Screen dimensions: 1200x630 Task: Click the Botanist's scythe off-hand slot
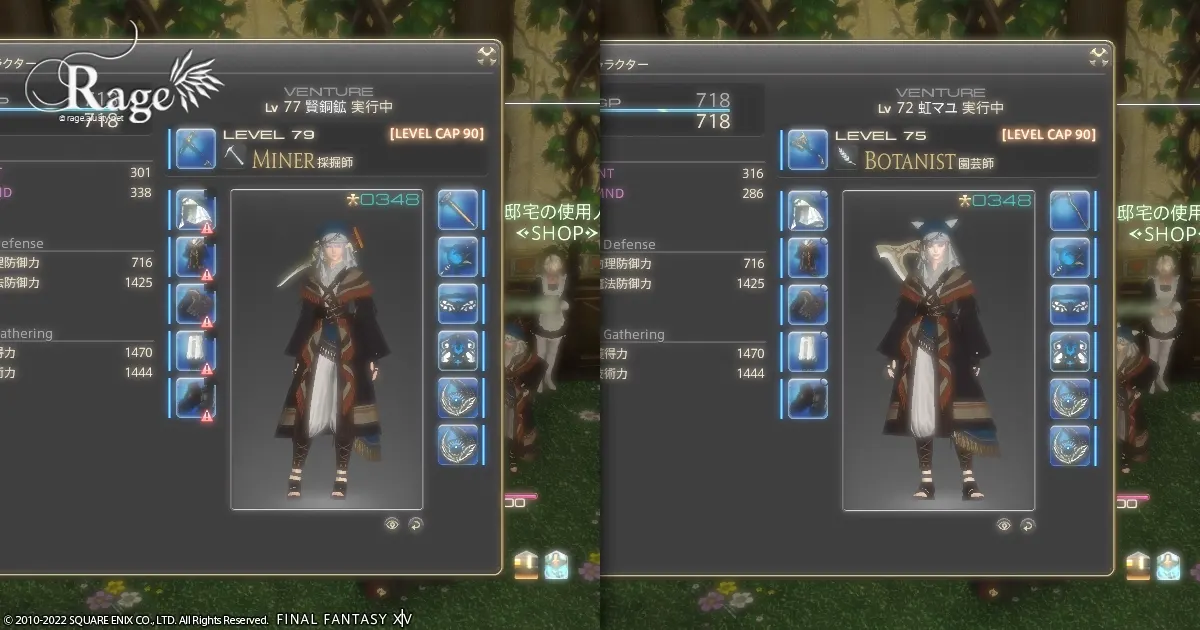tap(1069, 210)
